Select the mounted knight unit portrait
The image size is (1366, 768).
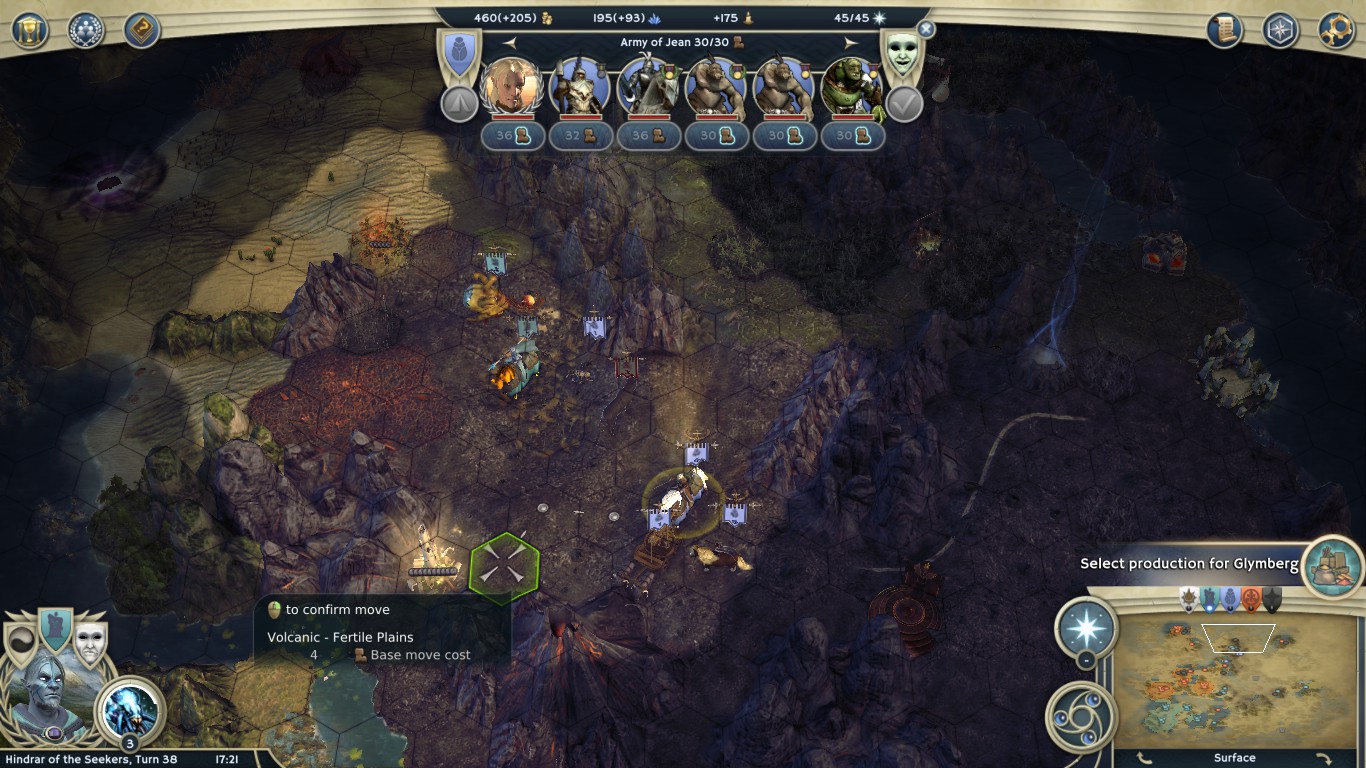648,87
